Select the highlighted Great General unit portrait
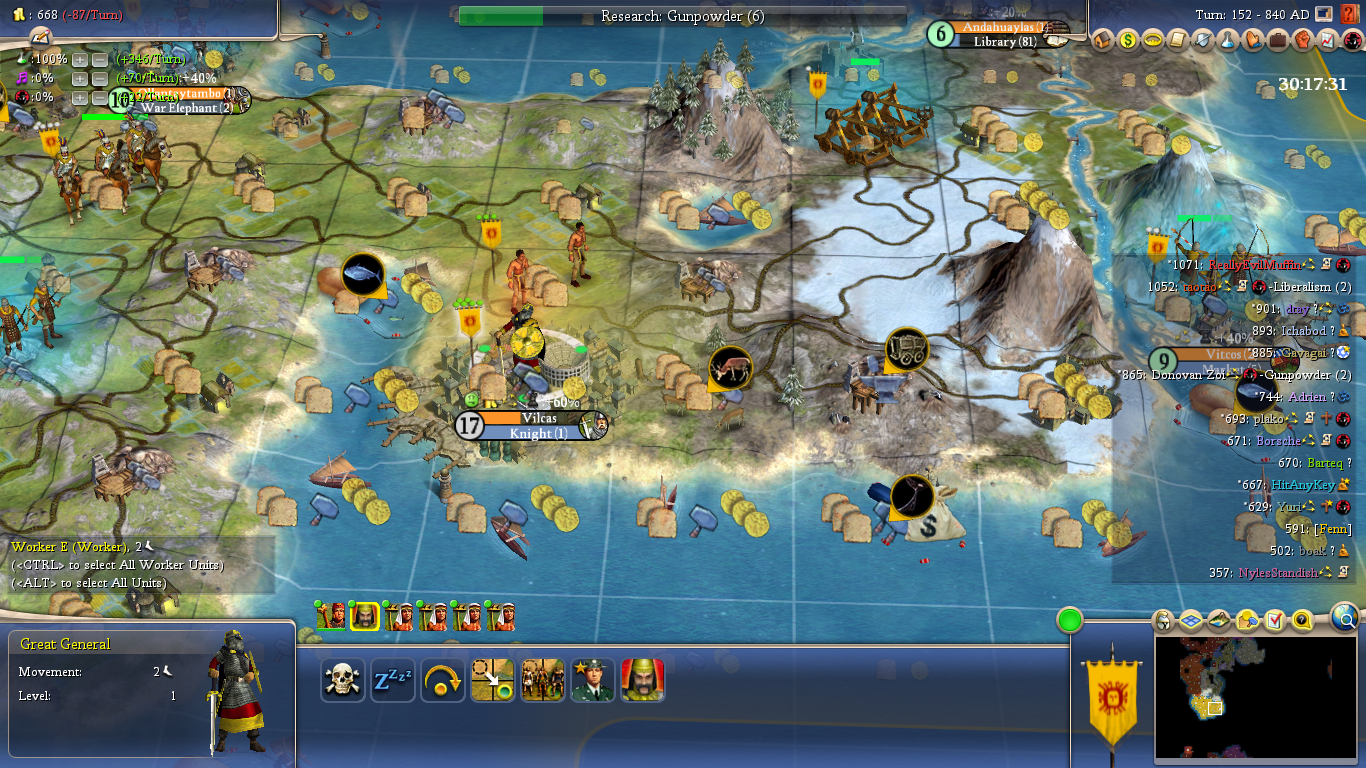The image size is (1366, 768). [365, 617]
